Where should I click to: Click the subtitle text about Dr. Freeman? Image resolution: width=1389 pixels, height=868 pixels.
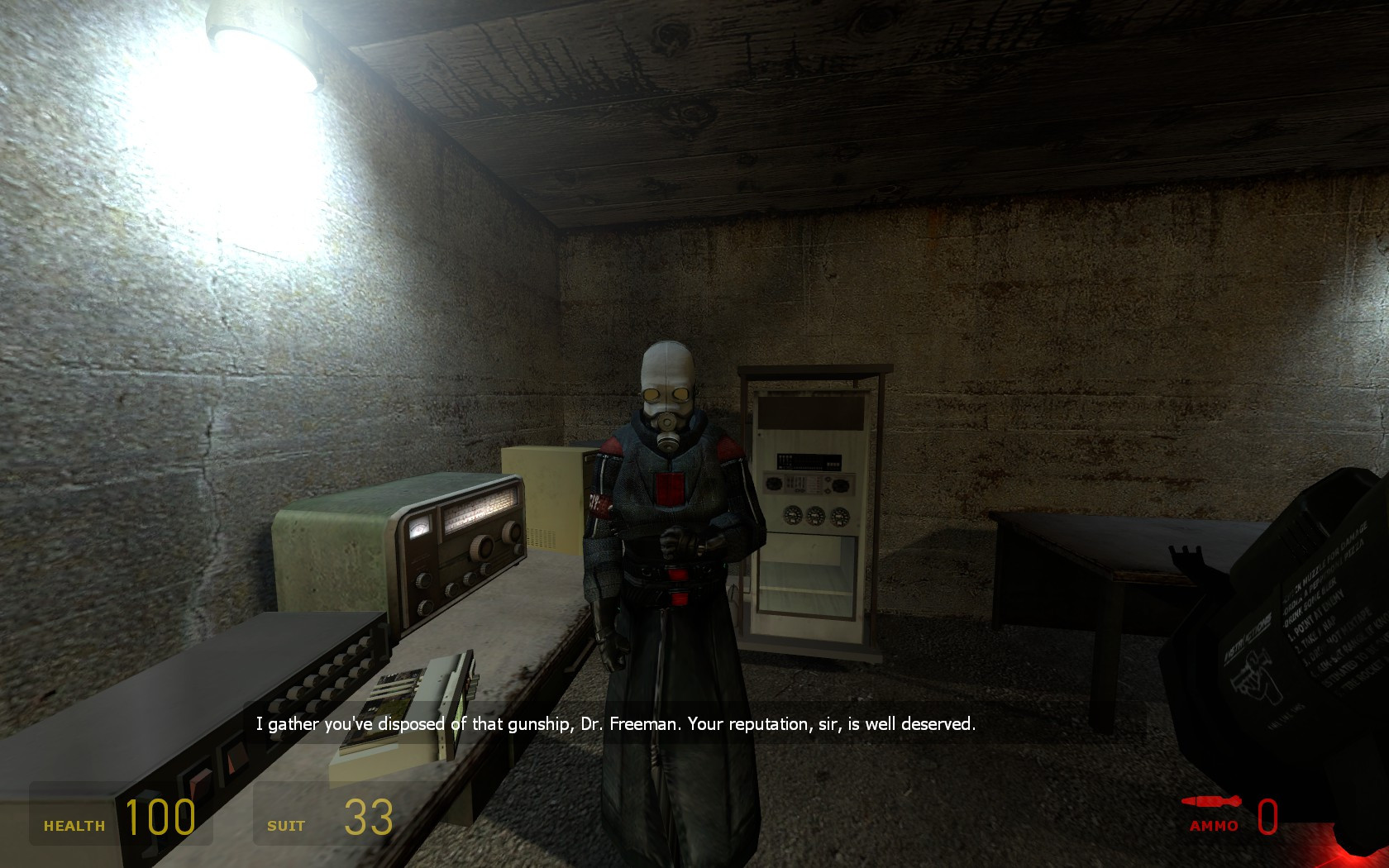pyautogui.click(x=616, y=723)
